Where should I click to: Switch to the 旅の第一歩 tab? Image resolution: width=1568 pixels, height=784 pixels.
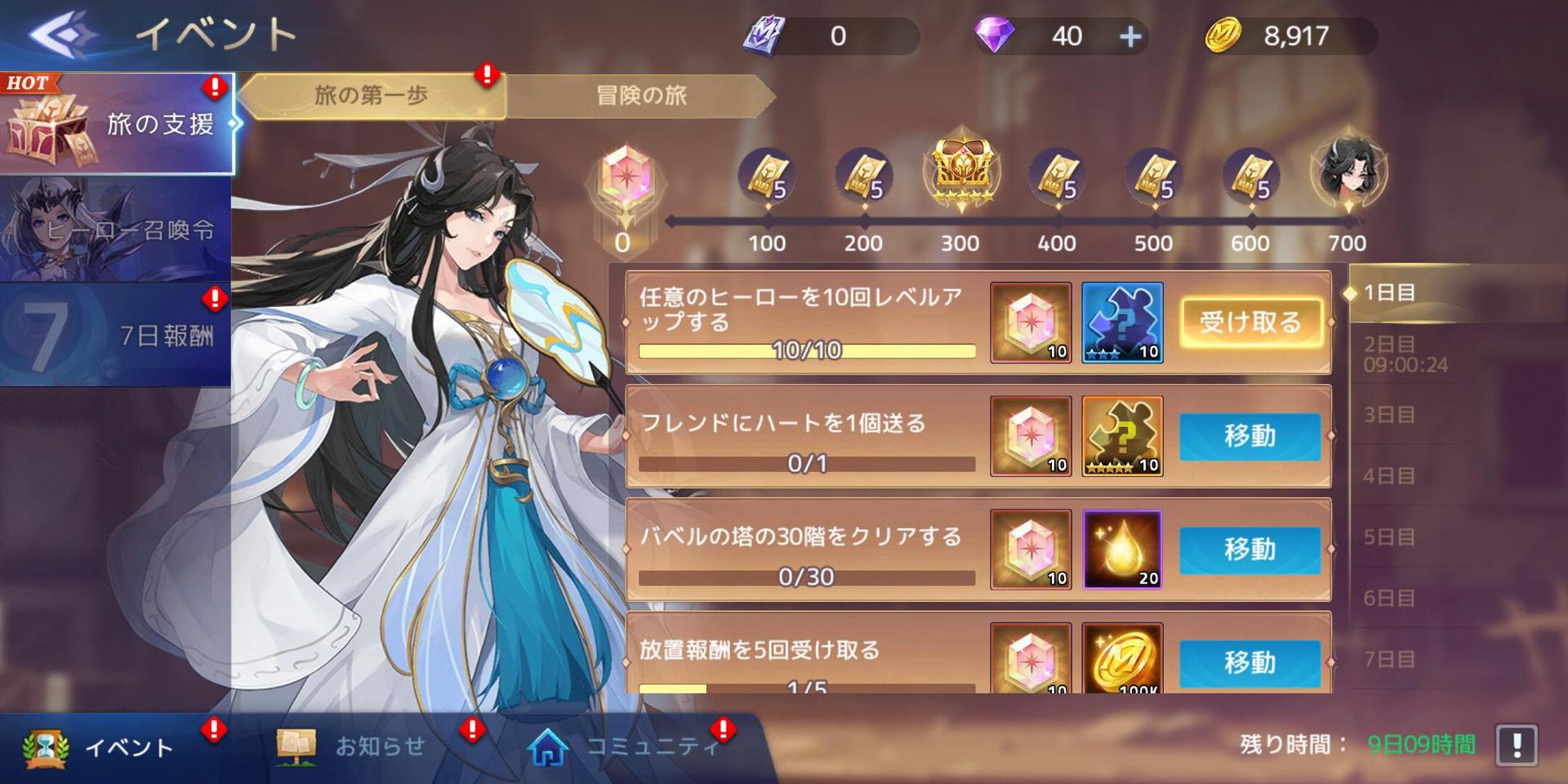372,96
